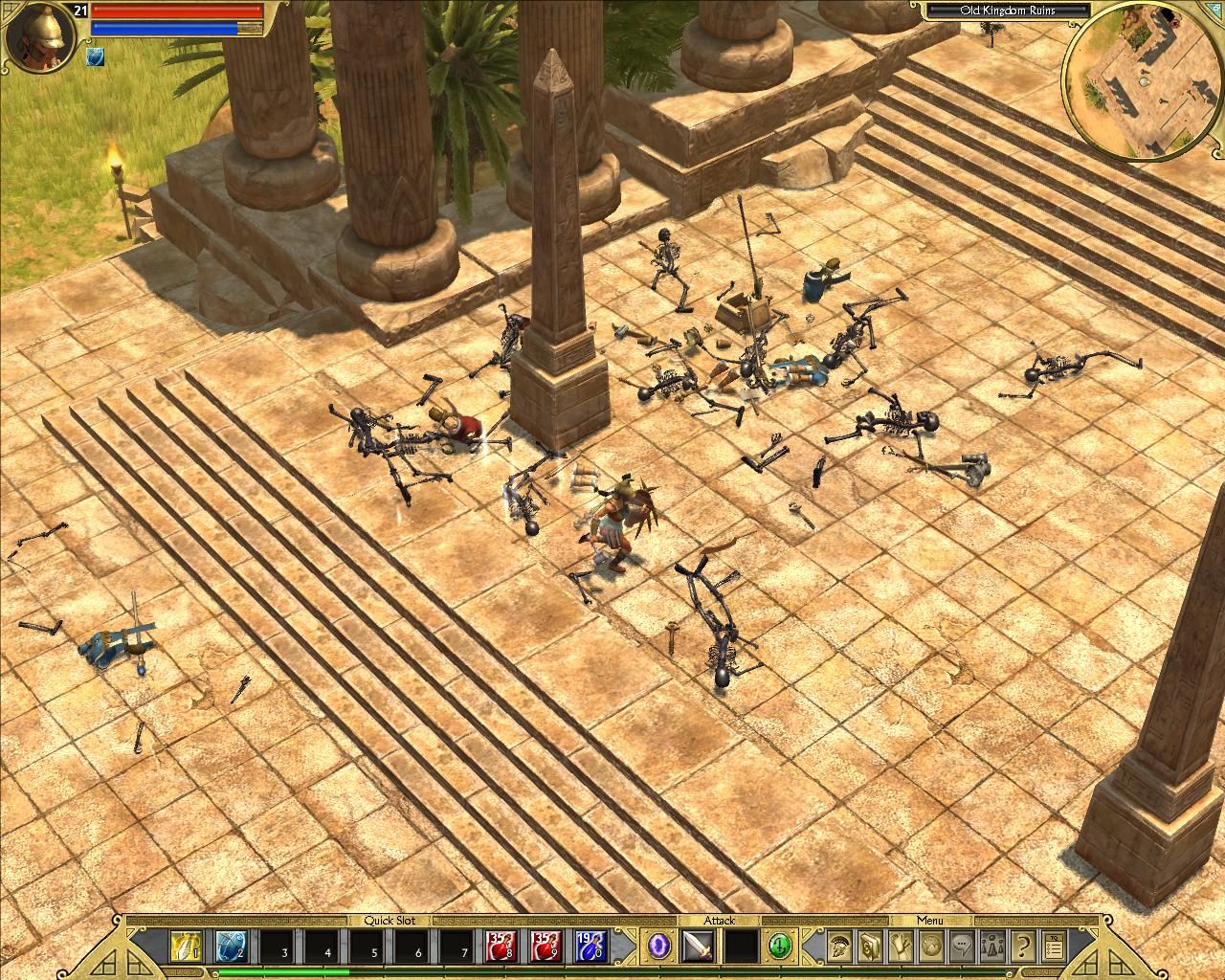Open the TQ main menu list
This screenshot has width=1225, height=980.
click(x=1054, y=947)
